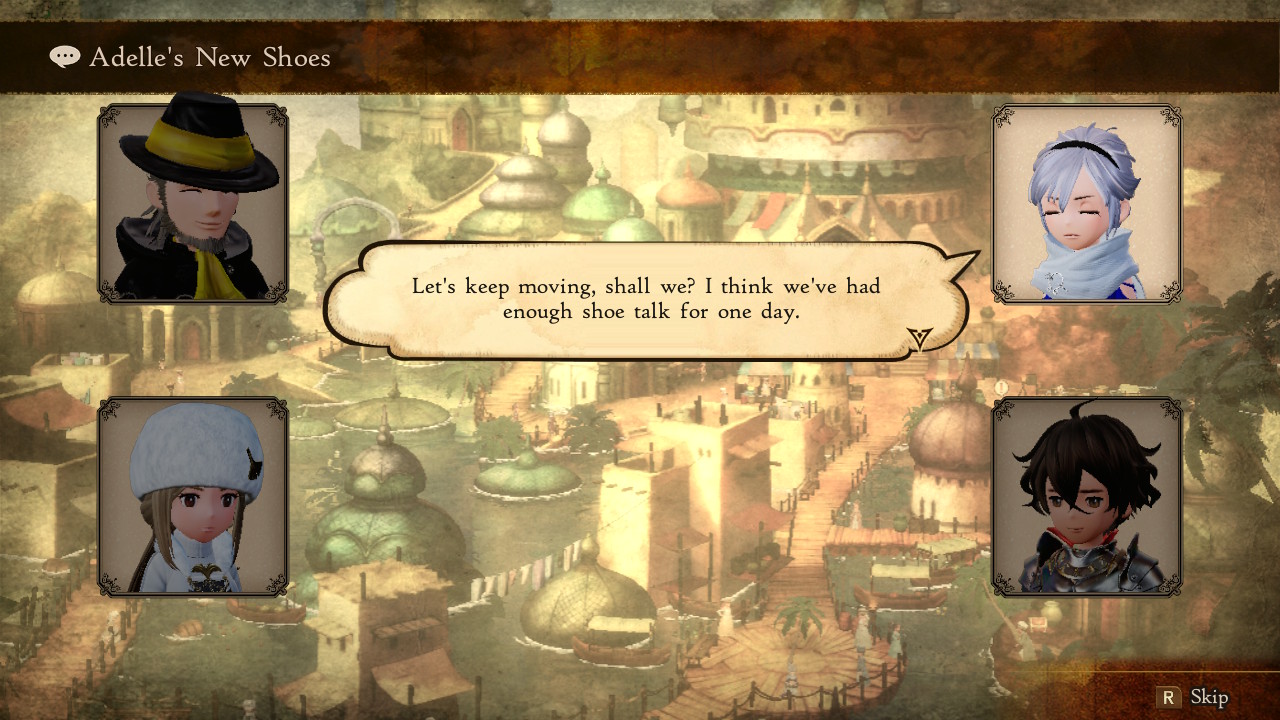Open the Adelle's New Shoes title text
The image size is (1280, 720).
point(208,57)
